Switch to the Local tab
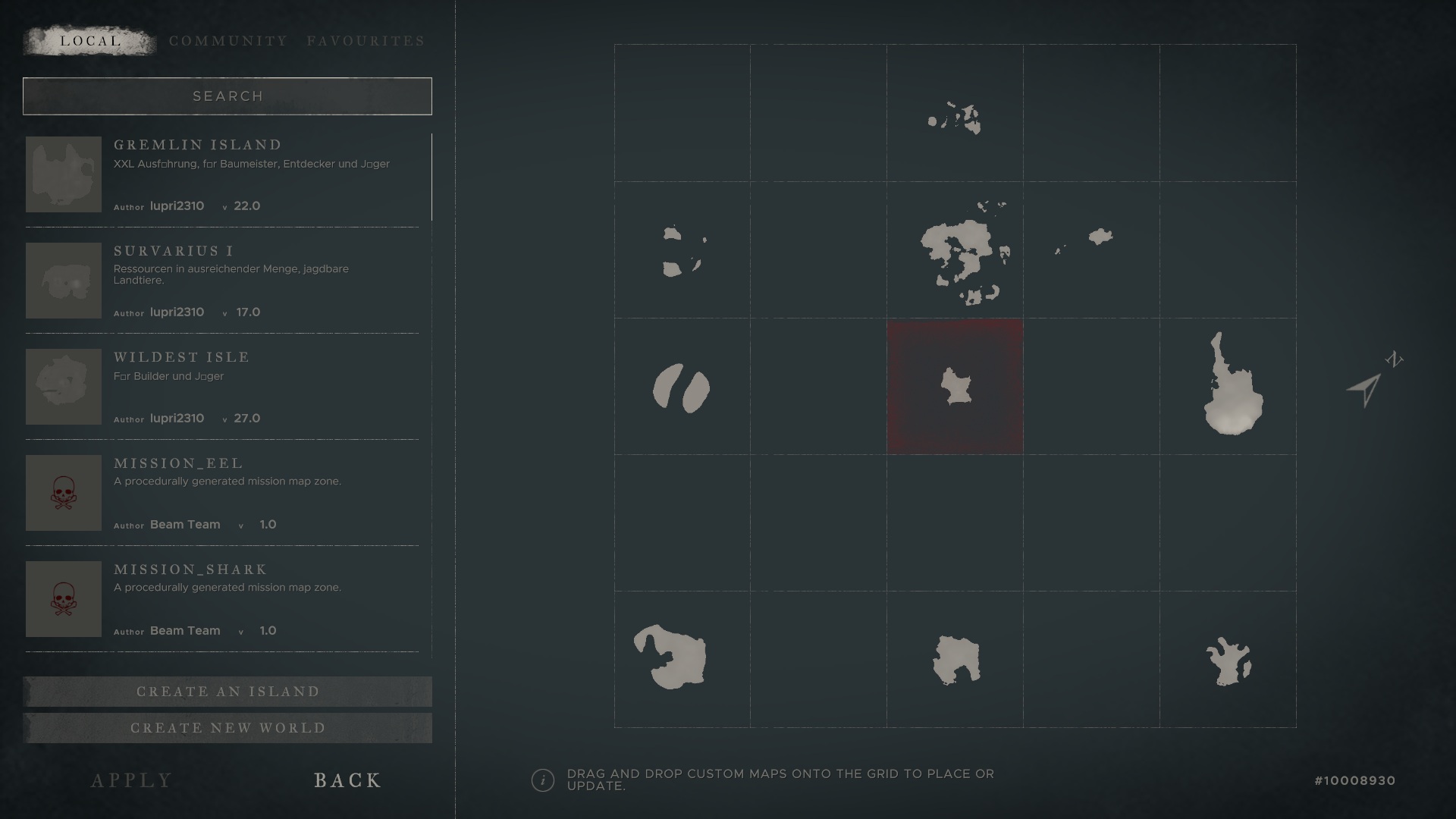1456x819 pixels. (90, 41)
